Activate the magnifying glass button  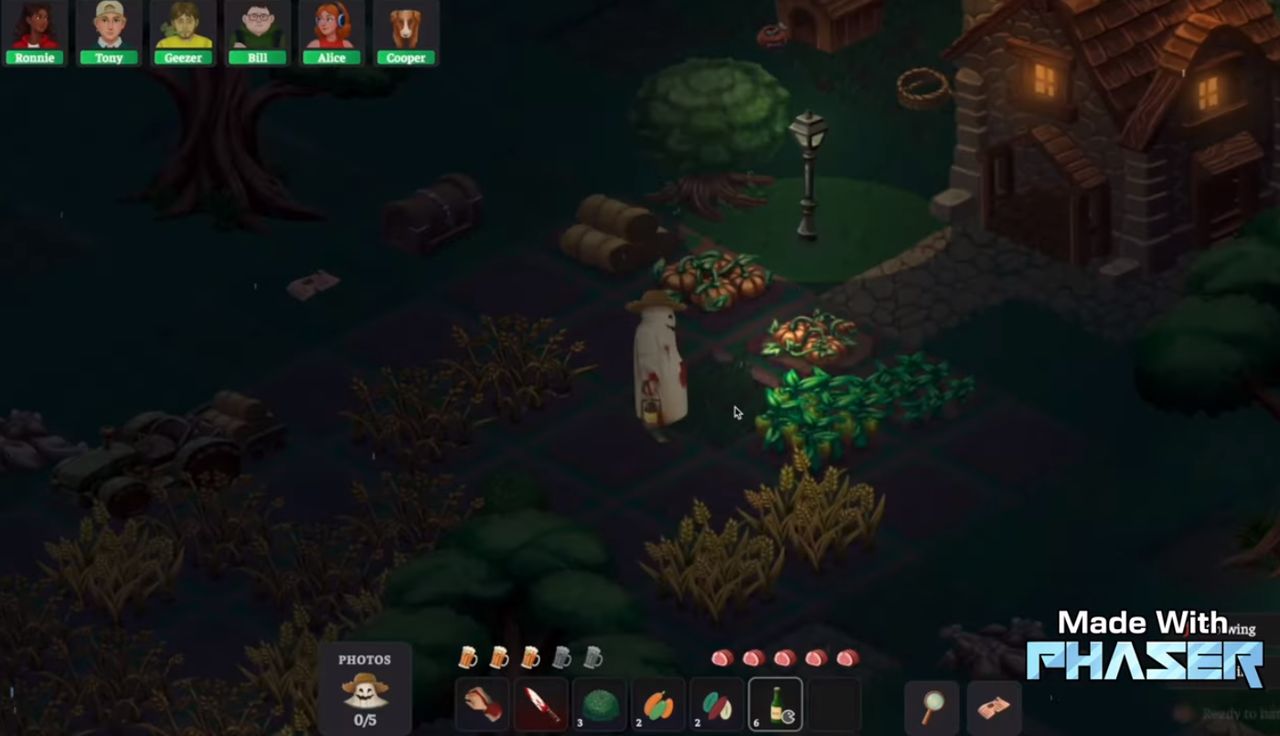932,707
